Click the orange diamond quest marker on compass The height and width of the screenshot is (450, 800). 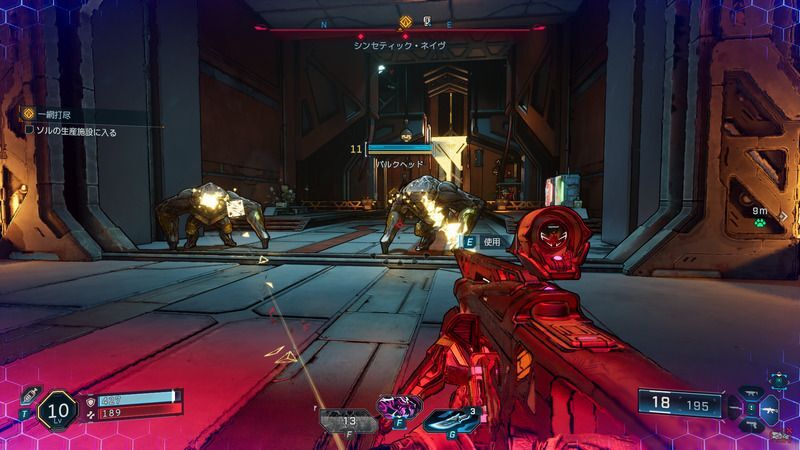[405, 20]
